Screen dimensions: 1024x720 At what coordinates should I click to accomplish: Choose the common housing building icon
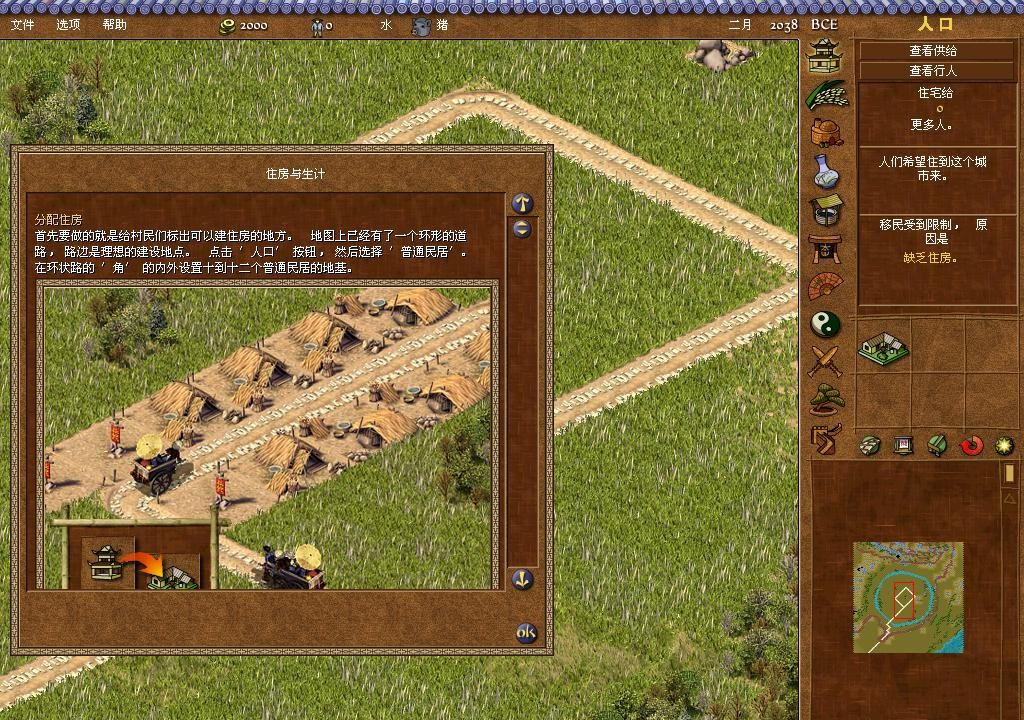tap(883, 347)
